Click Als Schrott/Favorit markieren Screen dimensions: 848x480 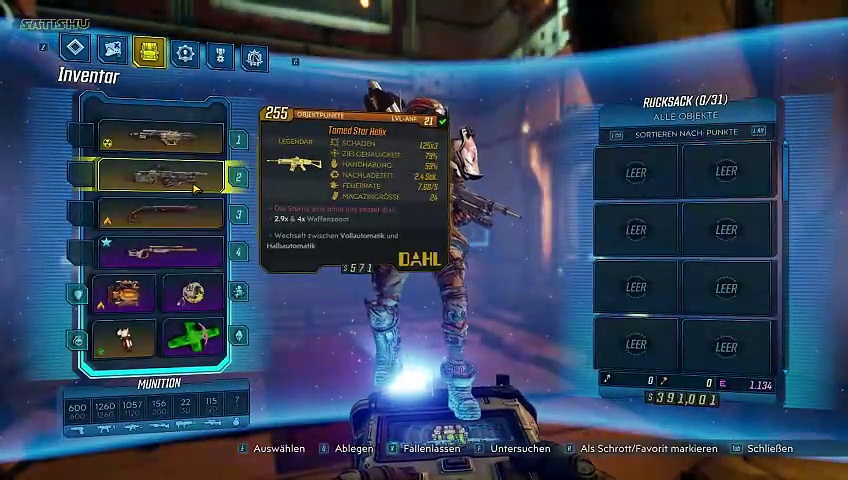click(x=648, y=449)
